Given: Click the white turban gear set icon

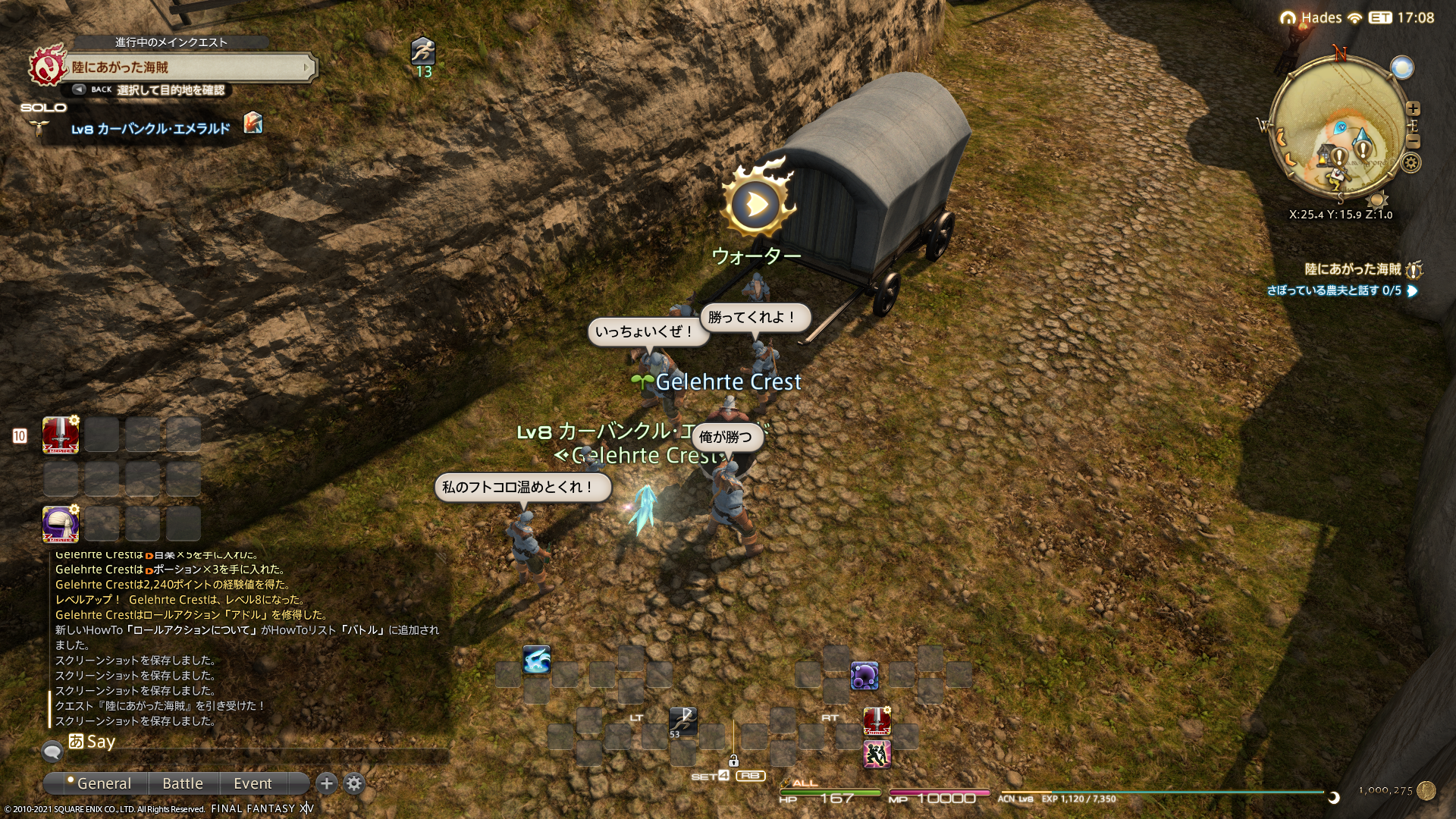Looking at the screenshot, I should [x=61, y=523].
